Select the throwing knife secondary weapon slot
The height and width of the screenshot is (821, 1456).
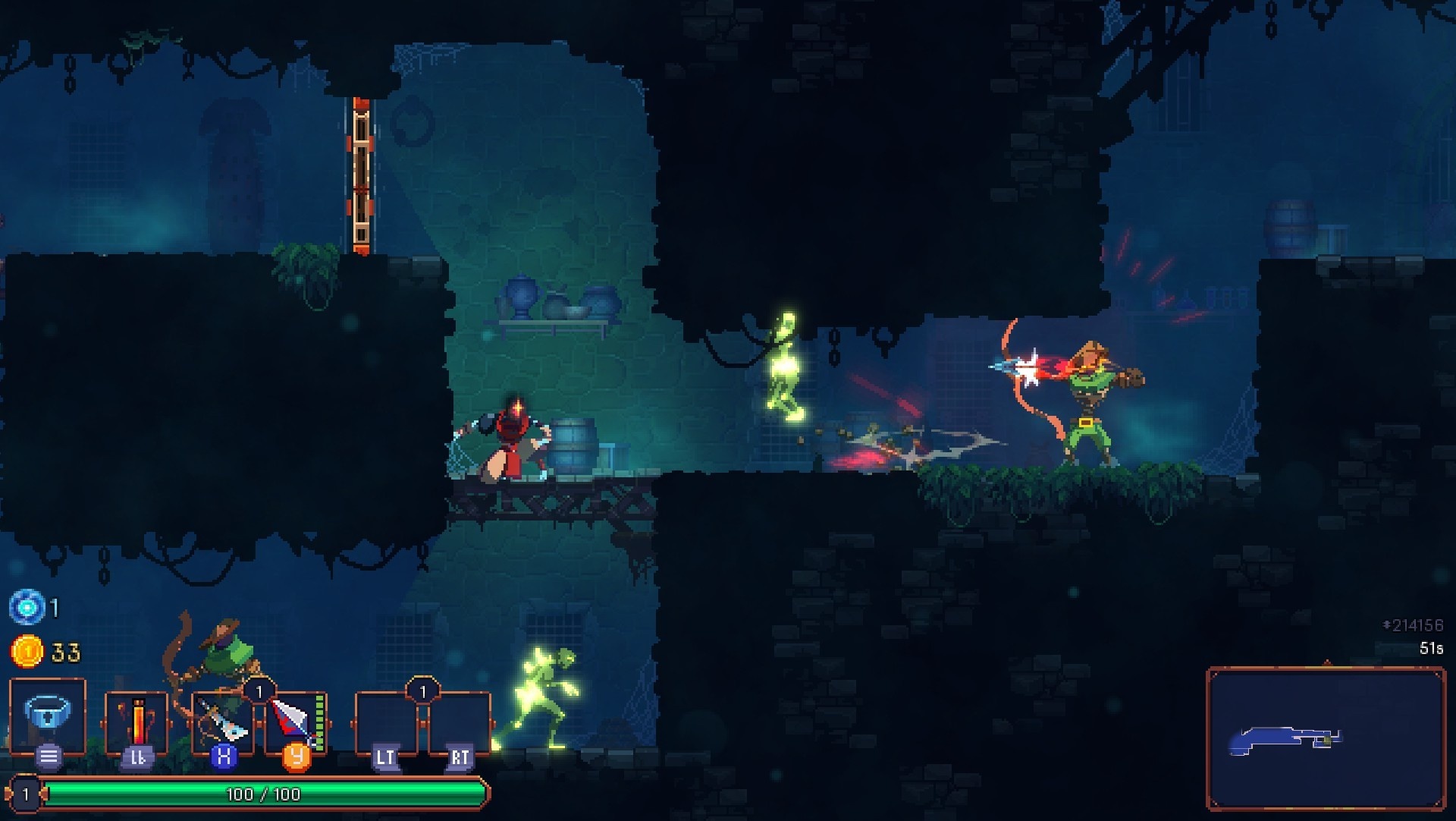295,721
